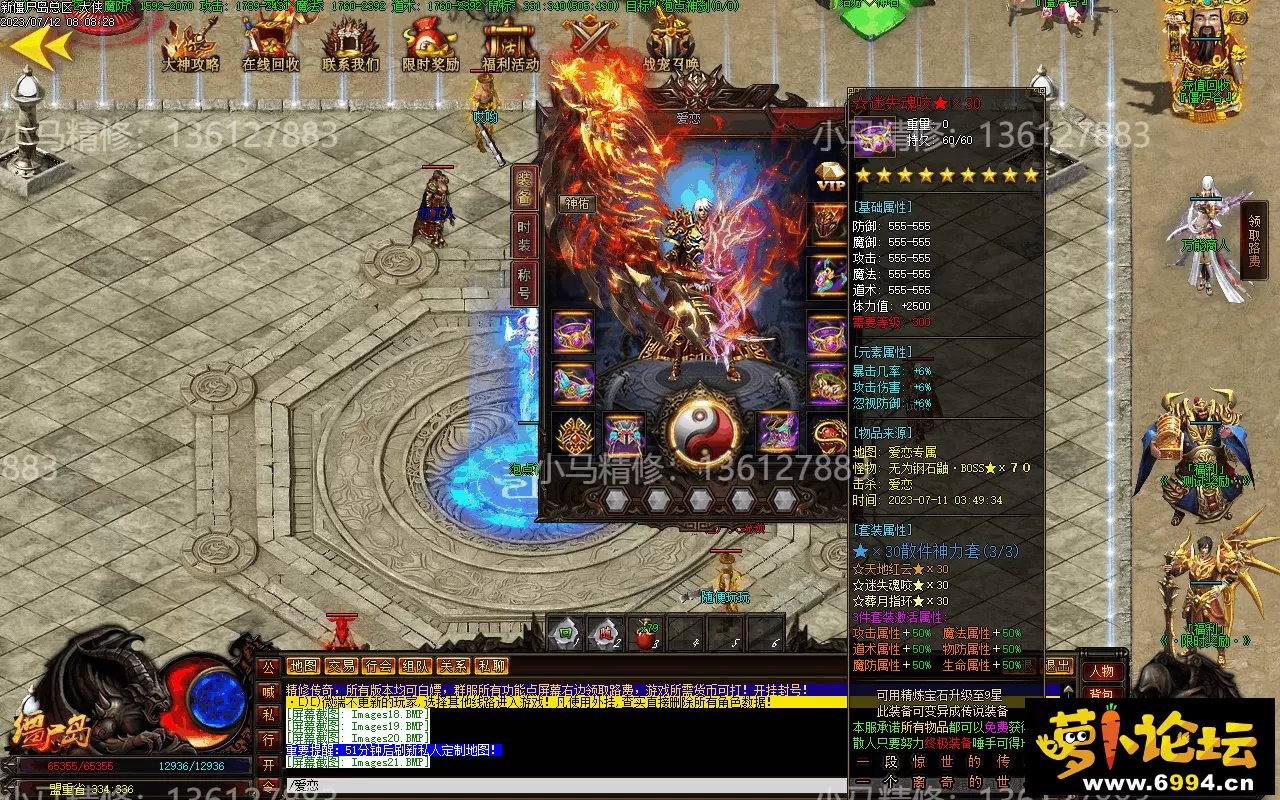
Task: Open 在线回收 treasure chest icon
Action: [270, 45]
